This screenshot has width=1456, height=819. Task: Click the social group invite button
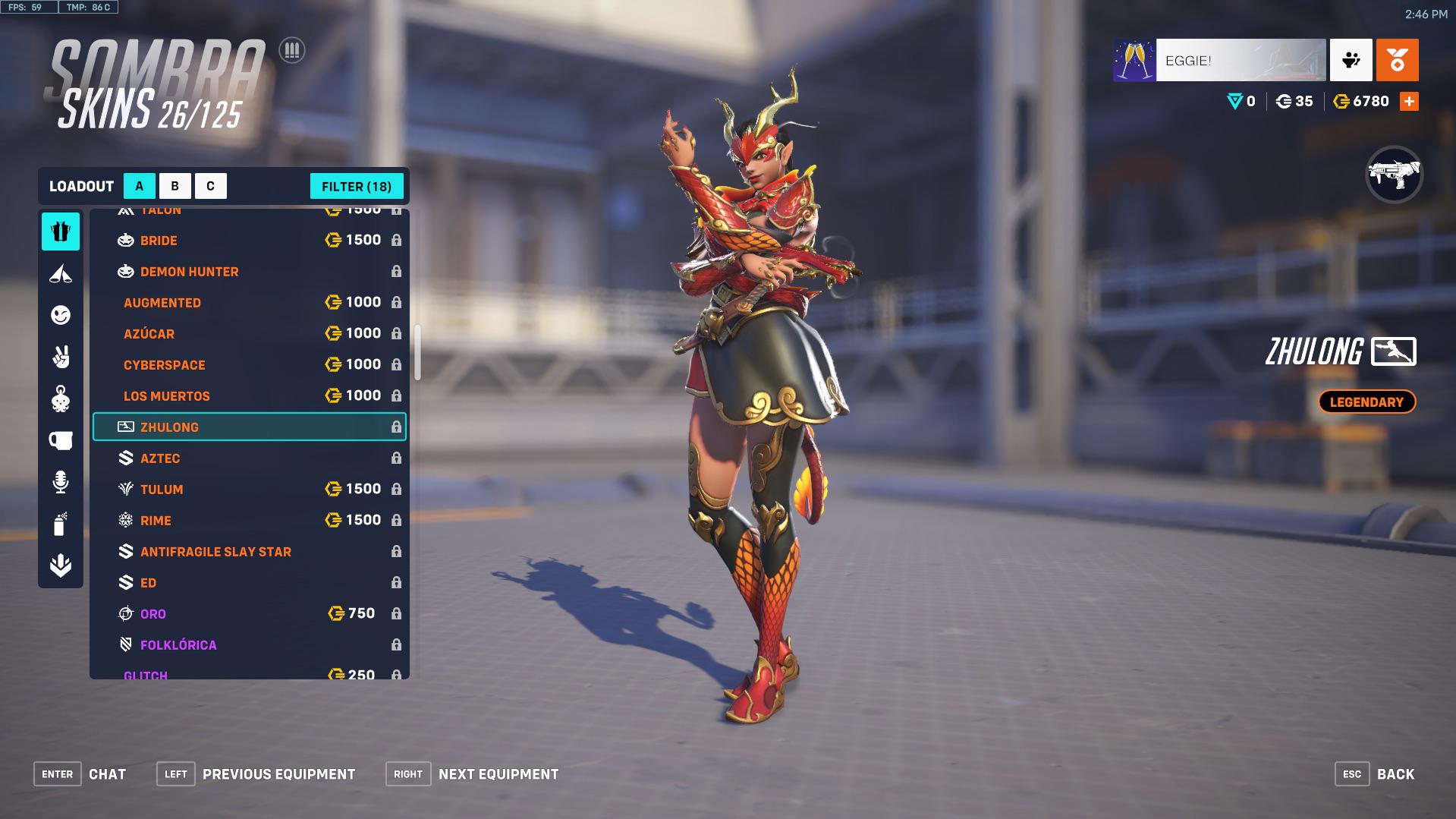[1351, 60]
